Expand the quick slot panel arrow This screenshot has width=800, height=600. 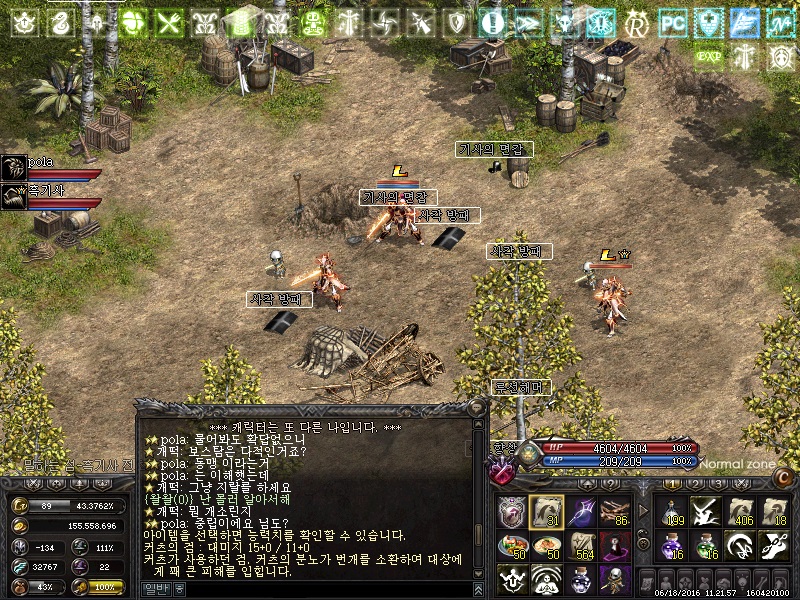643,511
